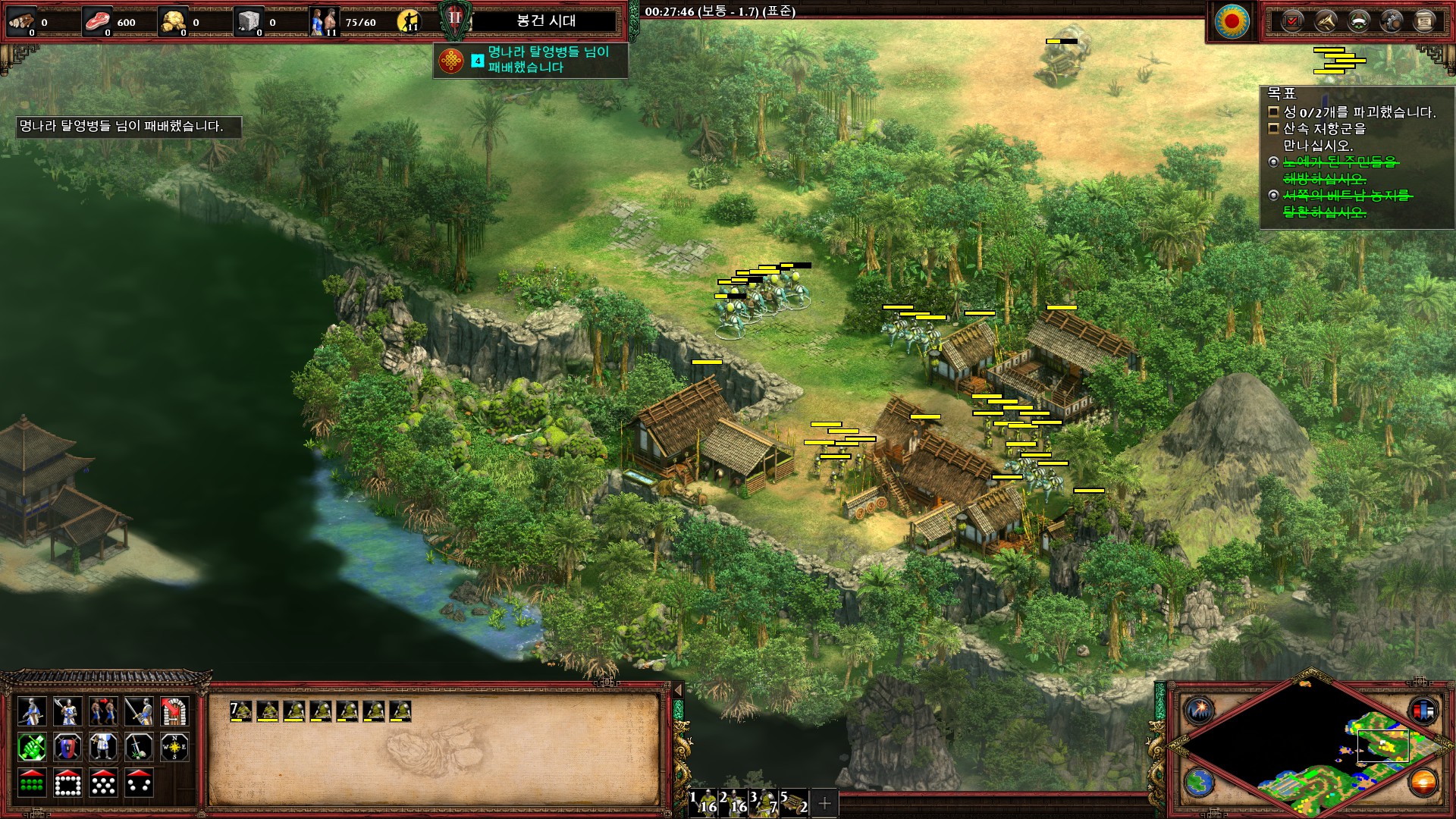This screenshot has height=819, width=1456.
Task: Set defensive stance with halberd icon
Action: (67, 711)
